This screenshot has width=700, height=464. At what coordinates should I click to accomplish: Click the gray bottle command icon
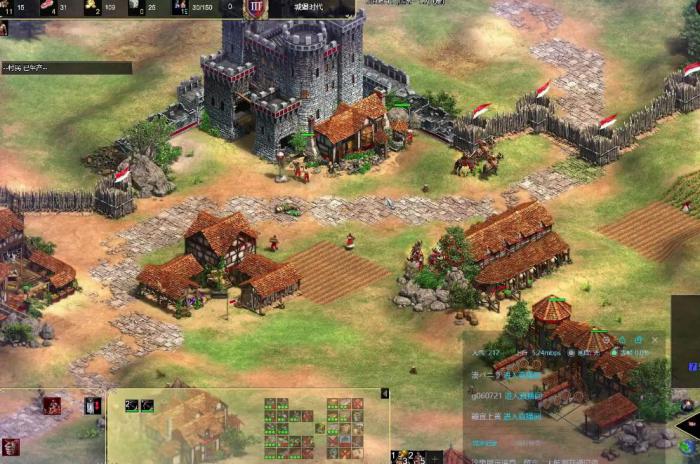pos(92,405)
